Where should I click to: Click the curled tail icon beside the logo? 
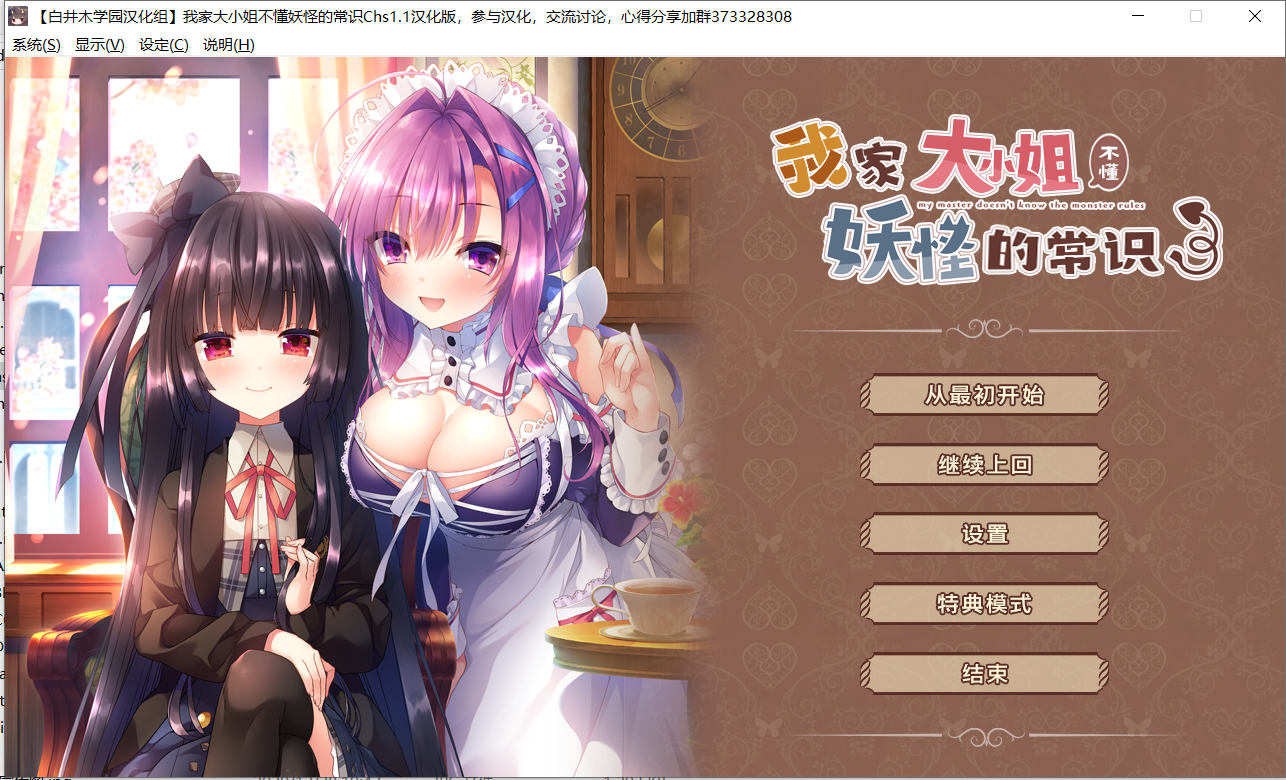click(x=1199, y=240)
